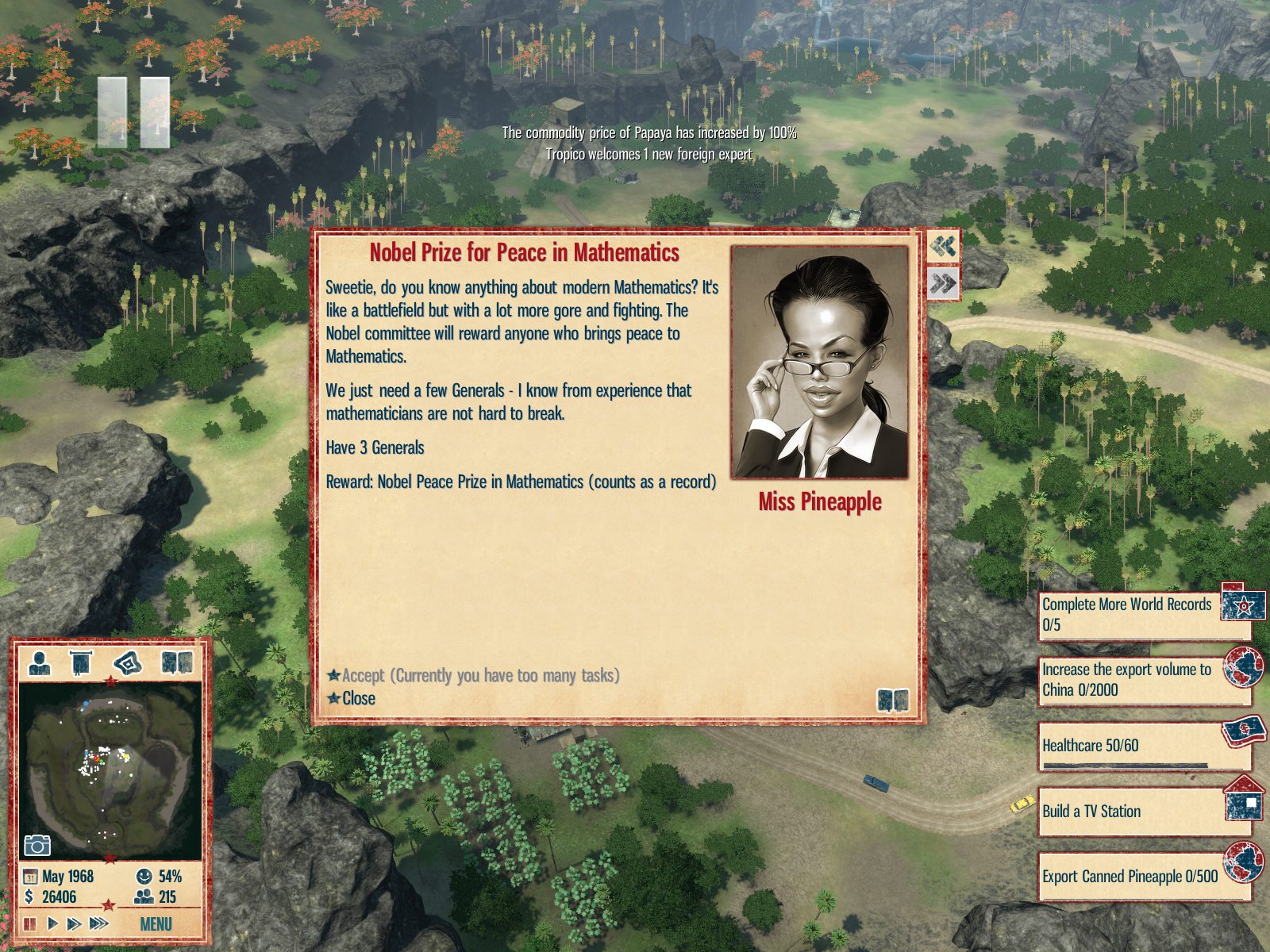
Task: Set game speed to normal play
Action: tap(52, 924)
